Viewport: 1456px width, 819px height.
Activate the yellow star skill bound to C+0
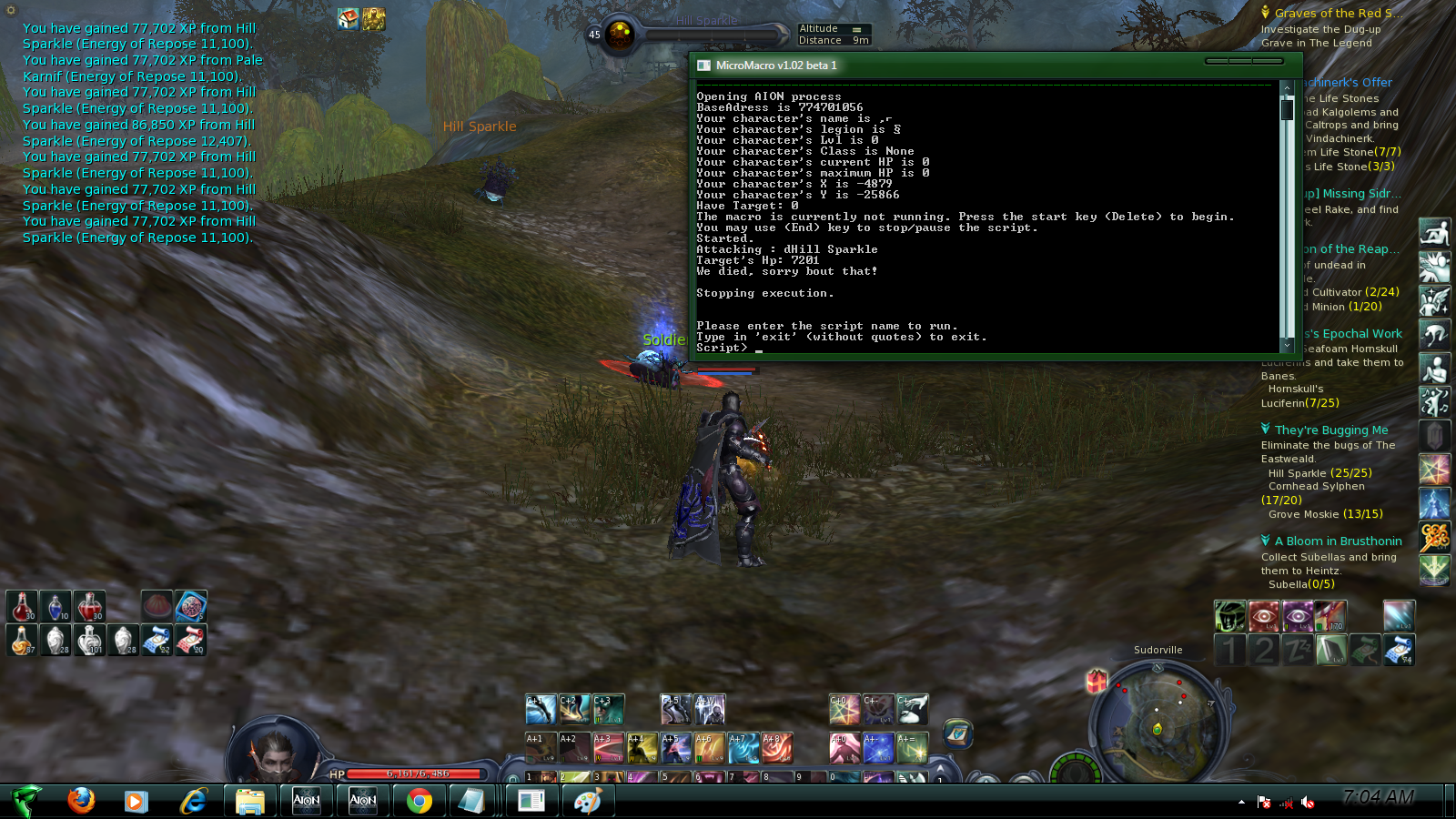click(844, 710)
